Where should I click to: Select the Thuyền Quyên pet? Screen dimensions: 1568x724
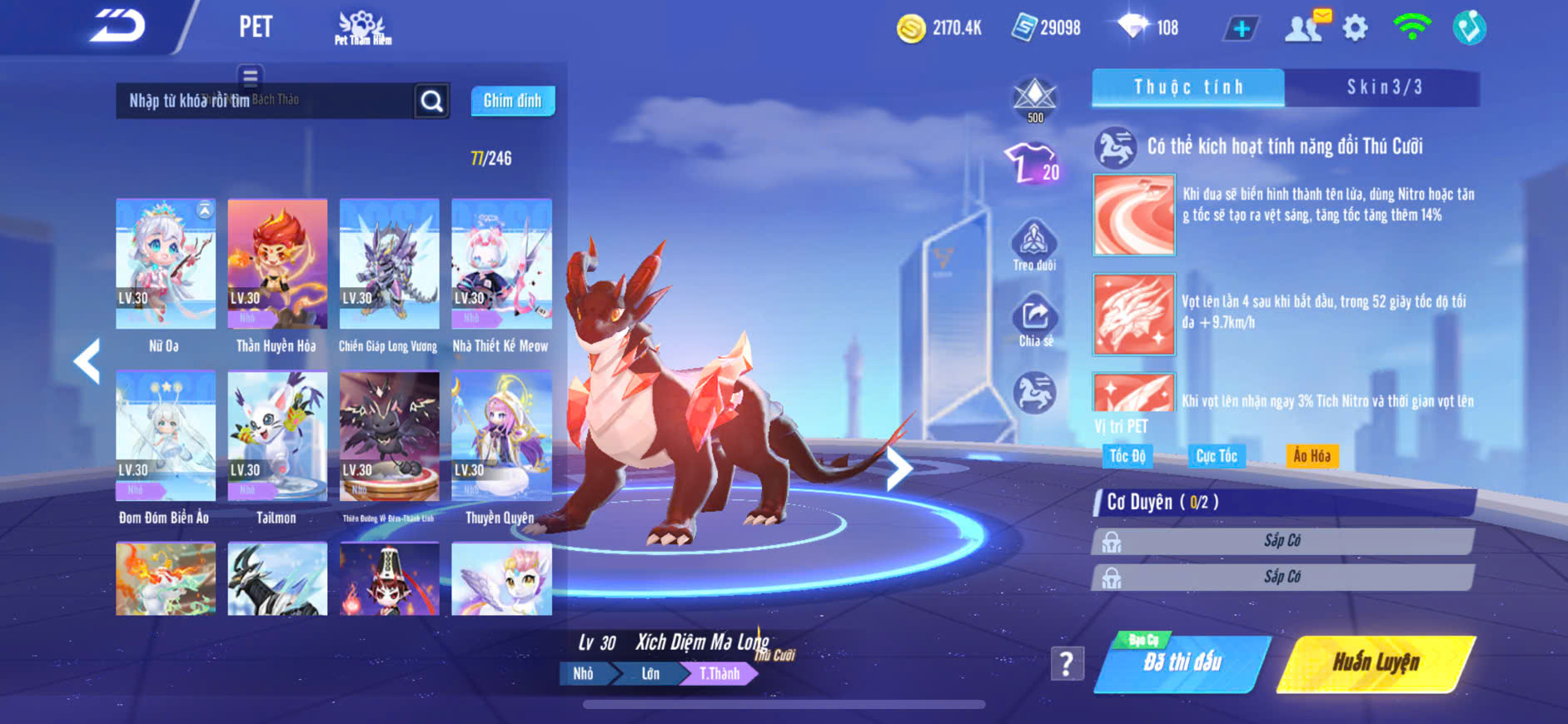(x=501, y=437)
